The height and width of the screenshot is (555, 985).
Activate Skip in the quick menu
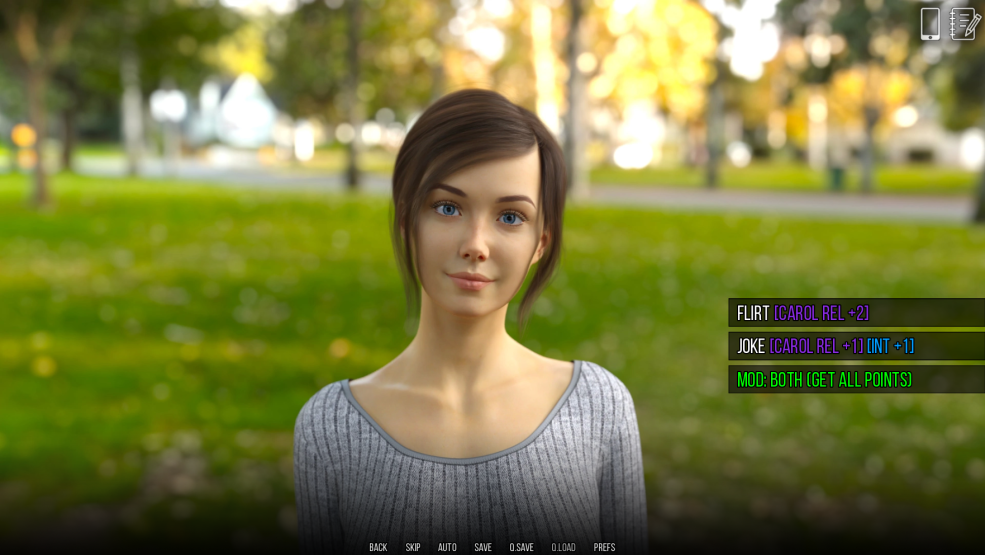point(413,547)
